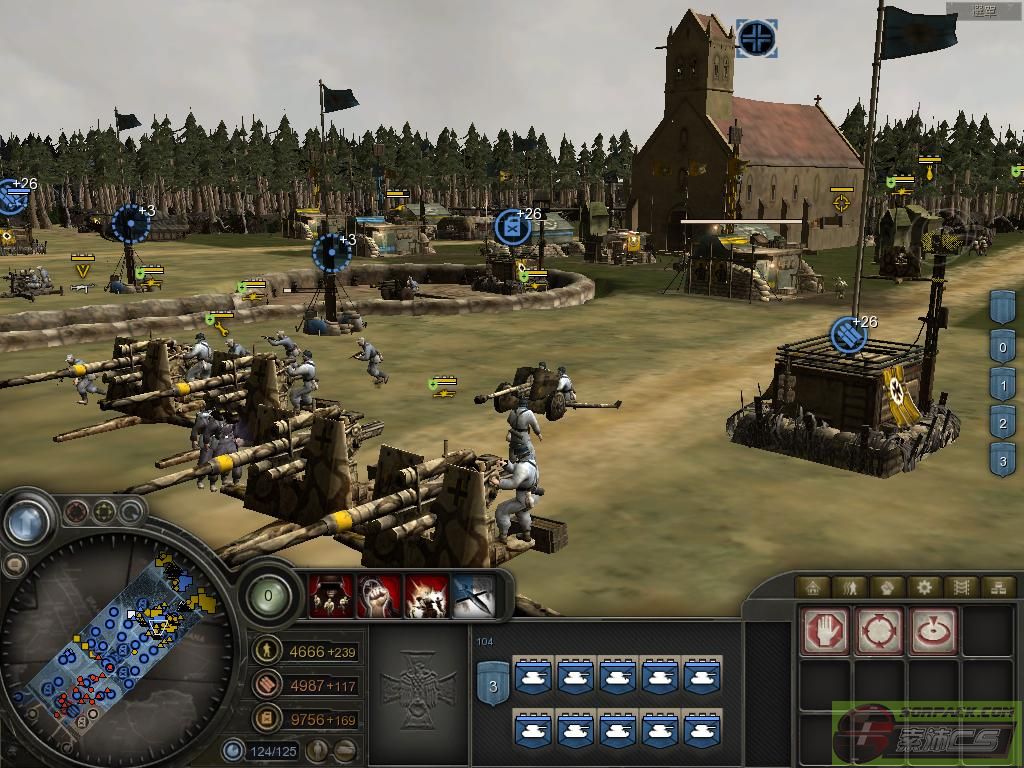Select control group 0 shield

pos(1003,346)
